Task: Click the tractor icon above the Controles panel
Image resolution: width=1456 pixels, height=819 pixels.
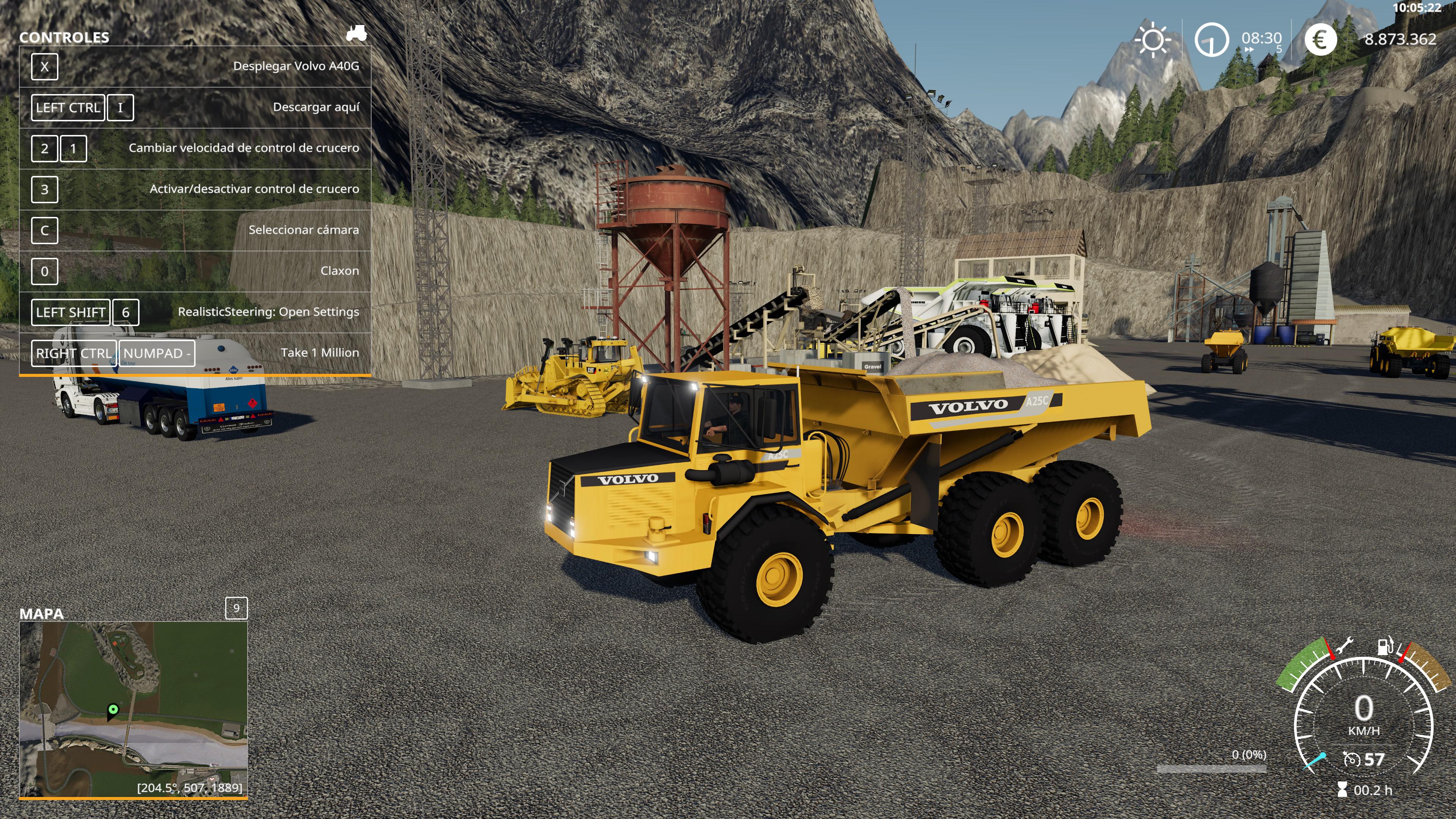Action: click(x=356, y=34)
